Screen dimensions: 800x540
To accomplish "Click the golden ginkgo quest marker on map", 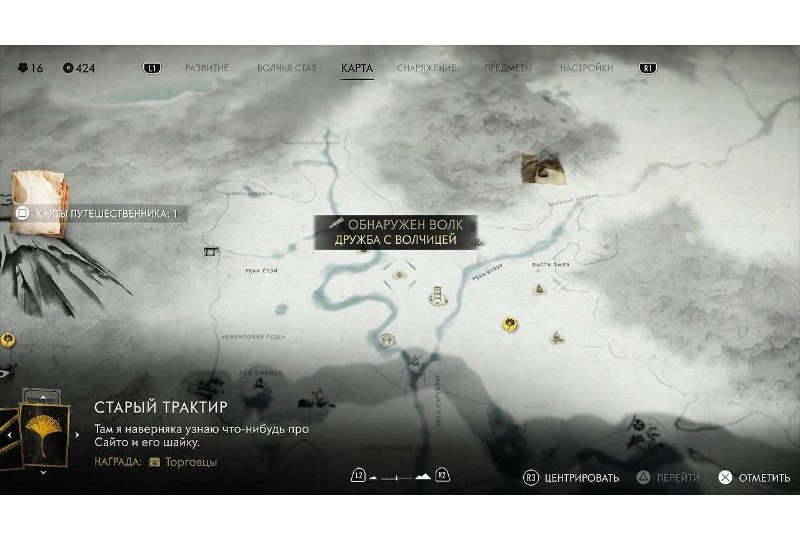I will (x=510, y=324).
